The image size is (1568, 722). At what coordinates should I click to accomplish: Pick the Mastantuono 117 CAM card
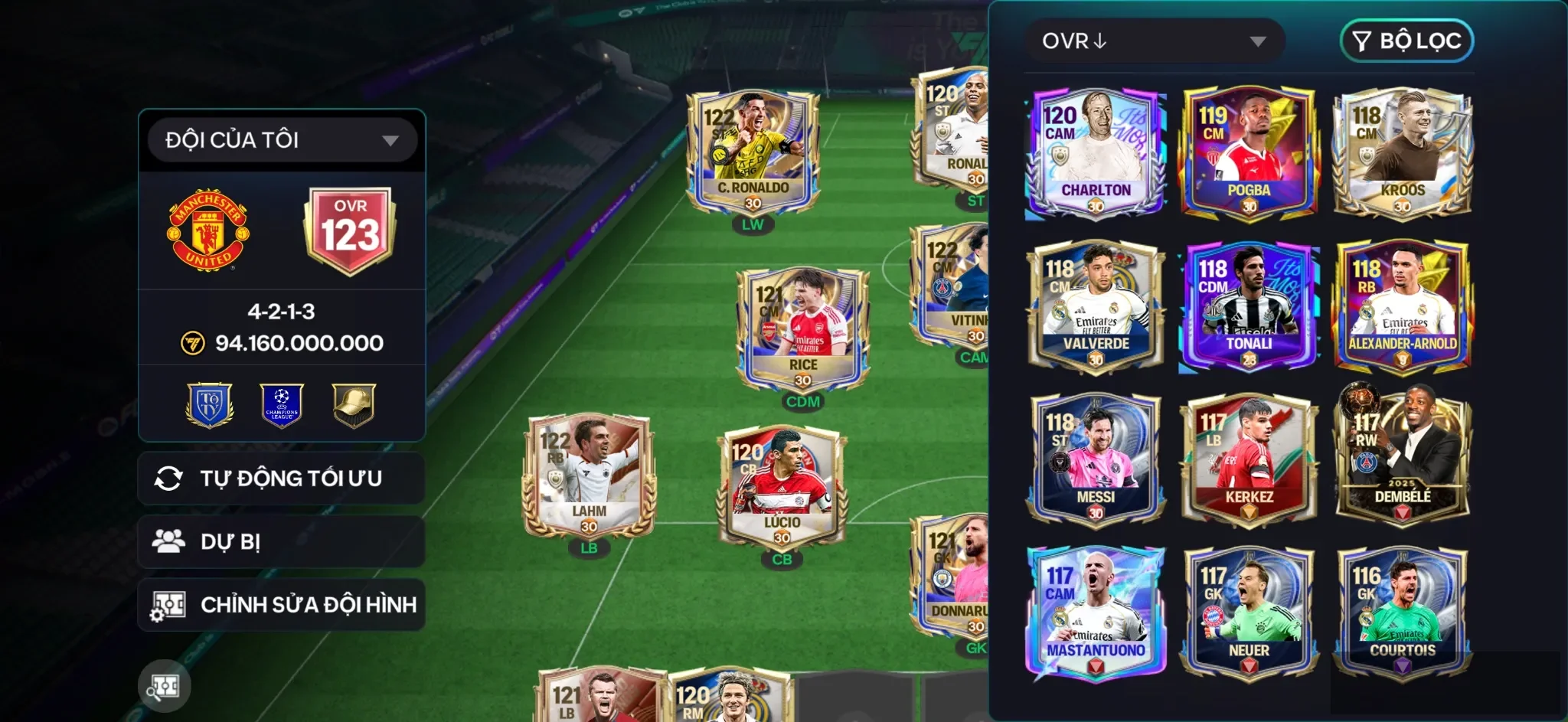coord(1096,613)
